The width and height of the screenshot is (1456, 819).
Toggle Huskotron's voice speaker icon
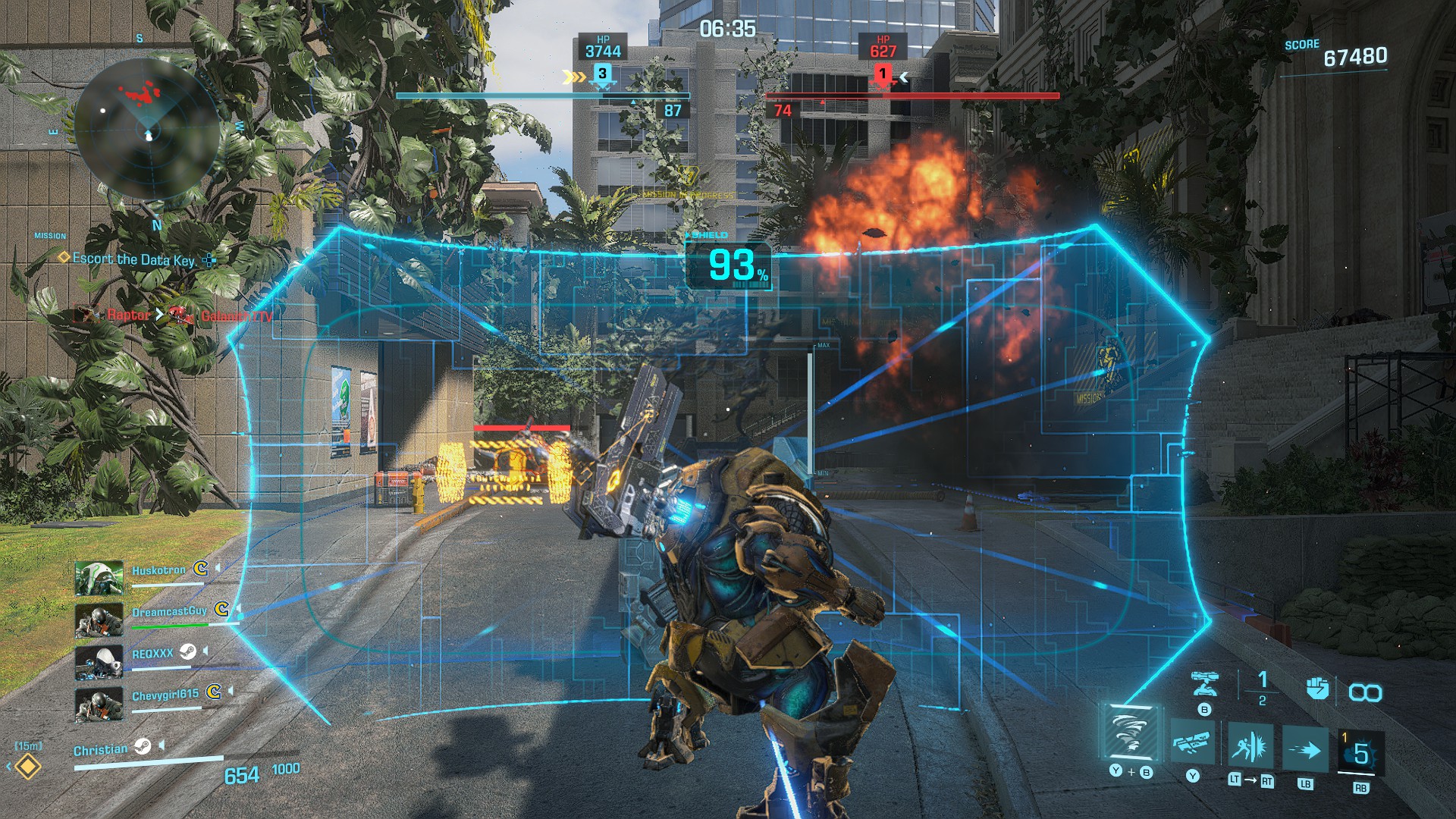pos(218,567)
